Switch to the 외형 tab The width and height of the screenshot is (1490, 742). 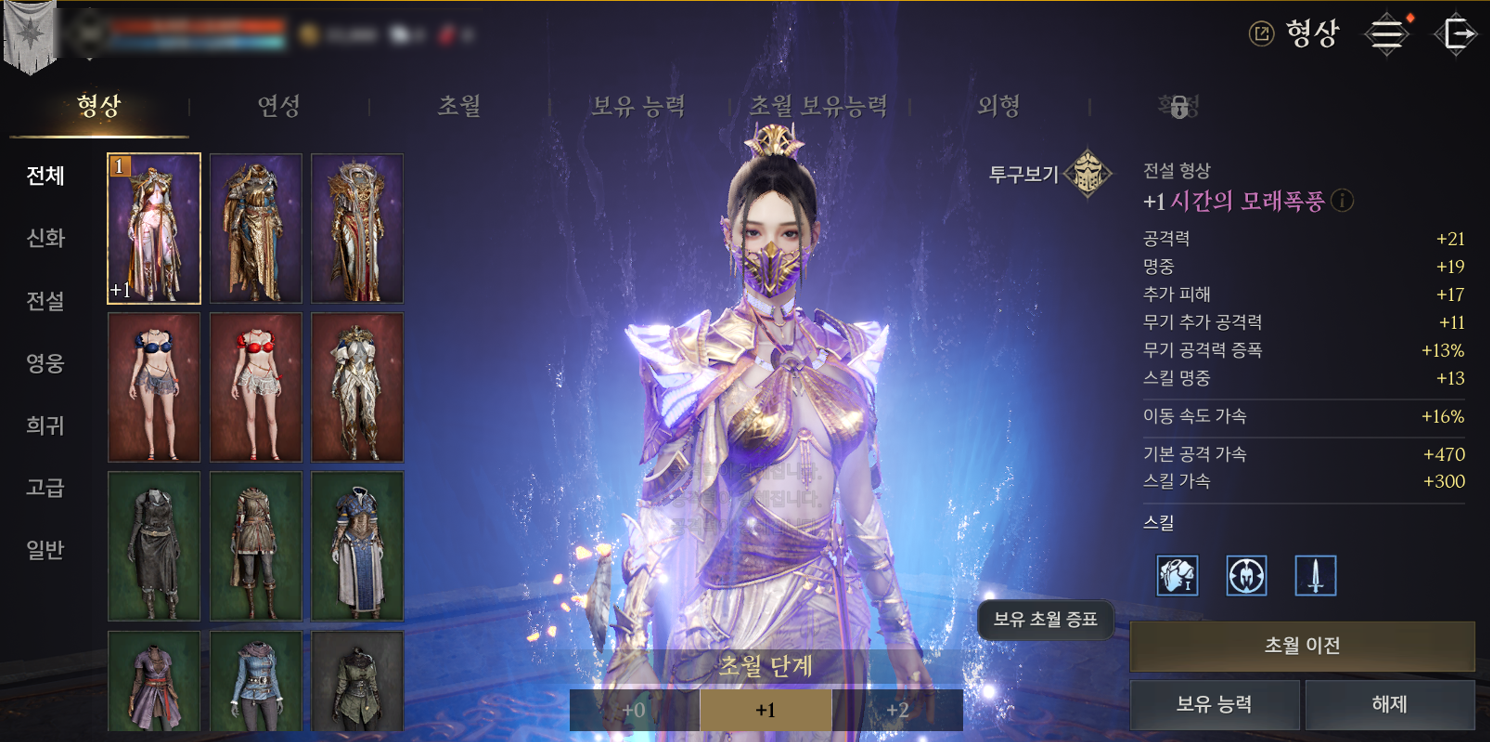click(x=999, y=106)
